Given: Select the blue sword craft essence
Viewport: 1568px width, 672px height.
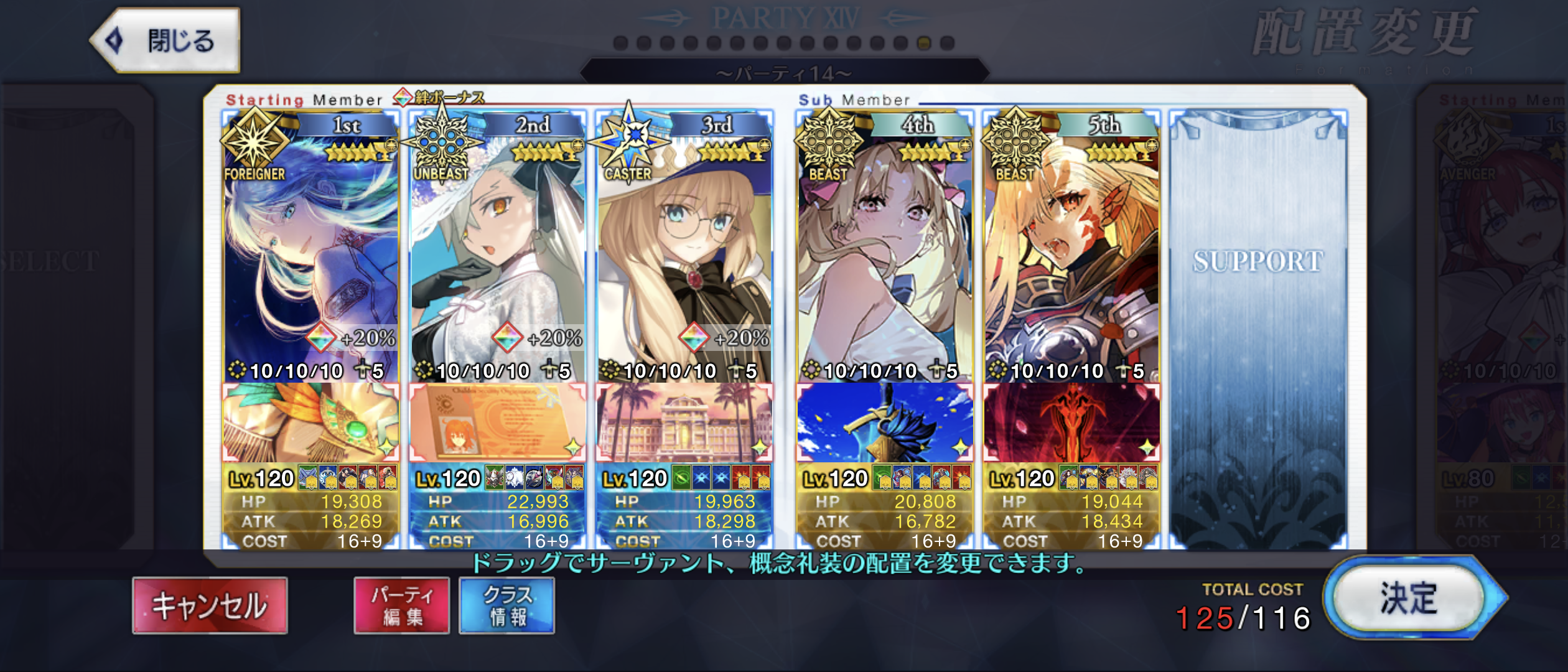Looking at the screenshot, I should pos(884,423).
